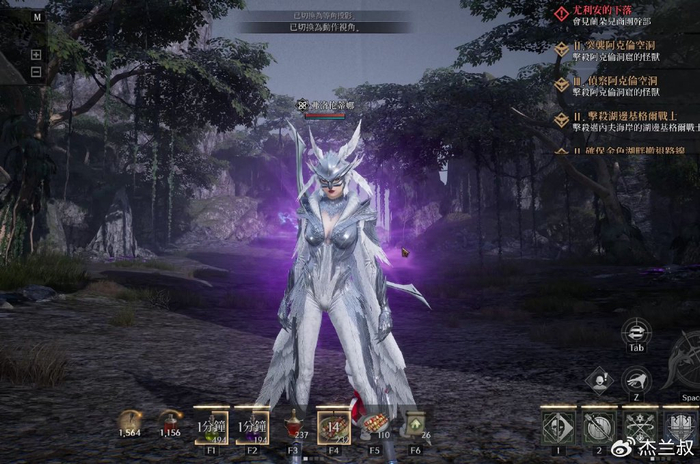Open the map with the M button
700x464 pixels.
37,17
